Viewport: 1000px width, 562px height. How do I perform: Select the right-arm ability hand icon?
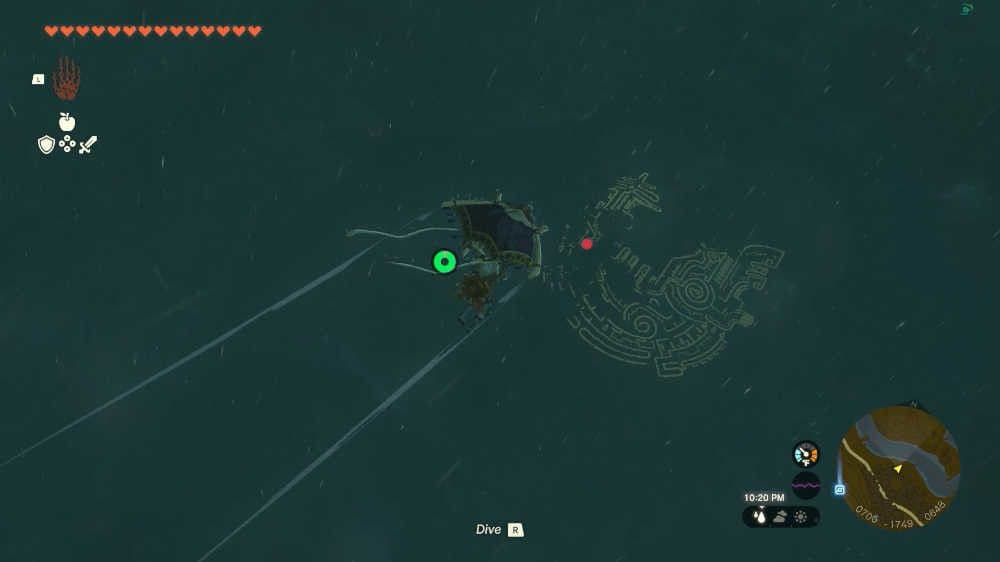[x=66, y=79]
